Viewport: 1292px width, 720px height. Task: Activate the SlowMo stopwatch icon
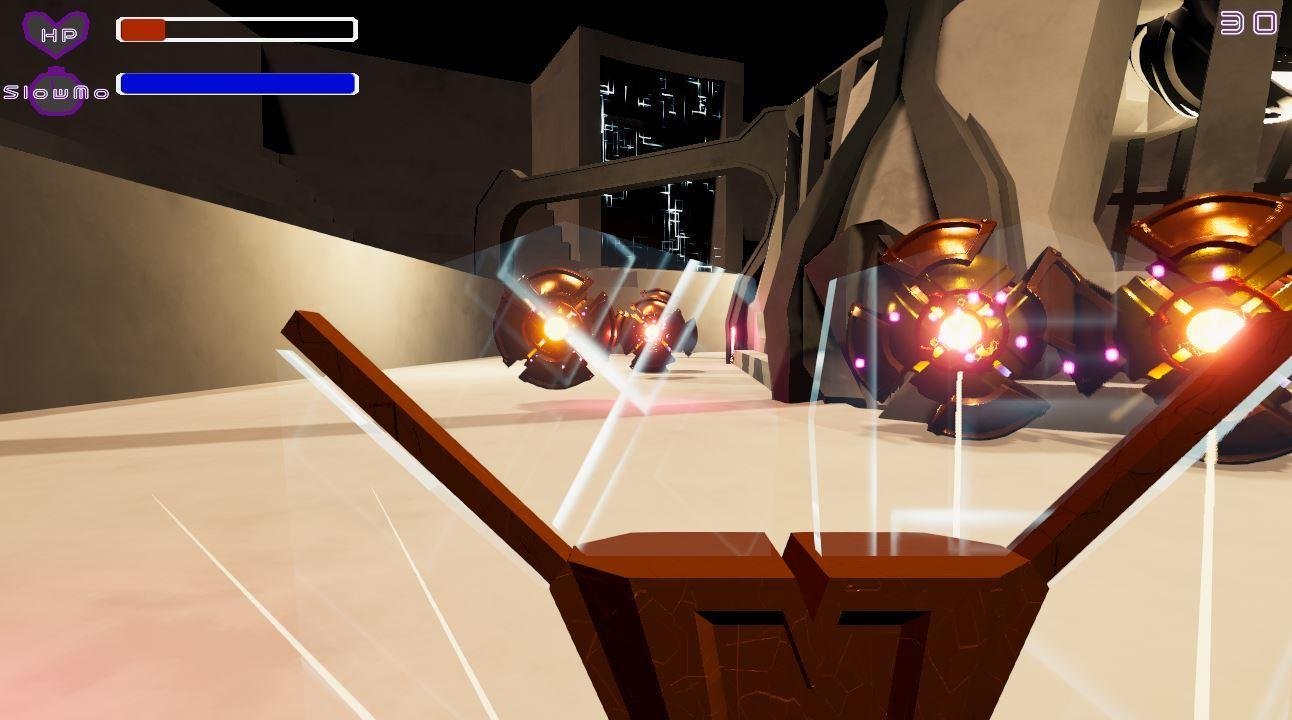pyautogui.click(x=56, y=92)
